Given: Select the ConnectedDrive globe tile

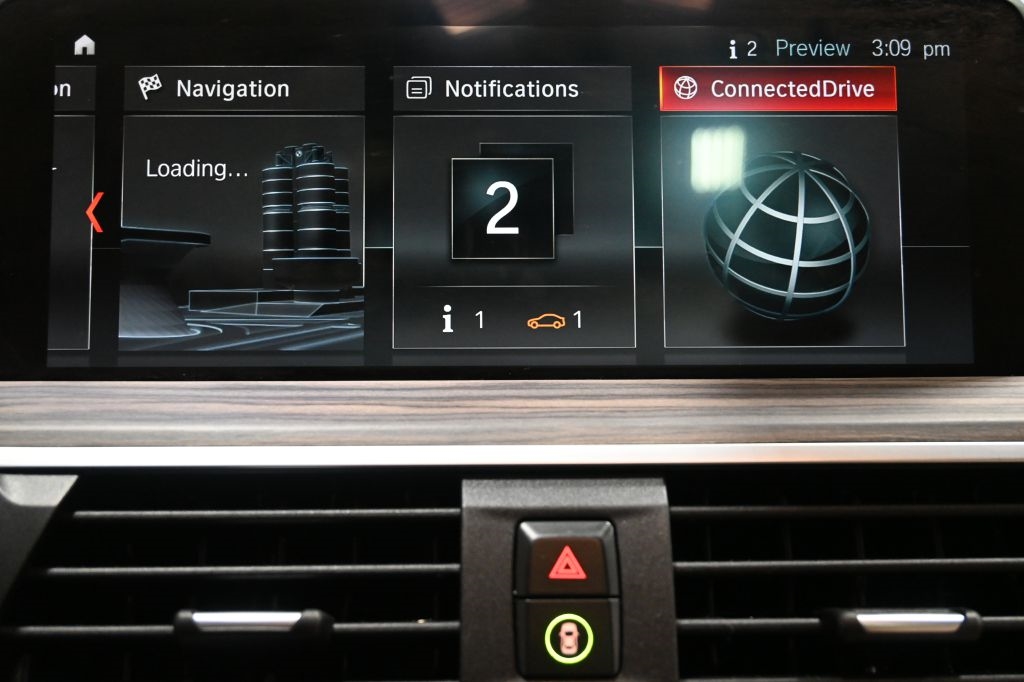Looking at the screenshot, I should click(784, 232).
